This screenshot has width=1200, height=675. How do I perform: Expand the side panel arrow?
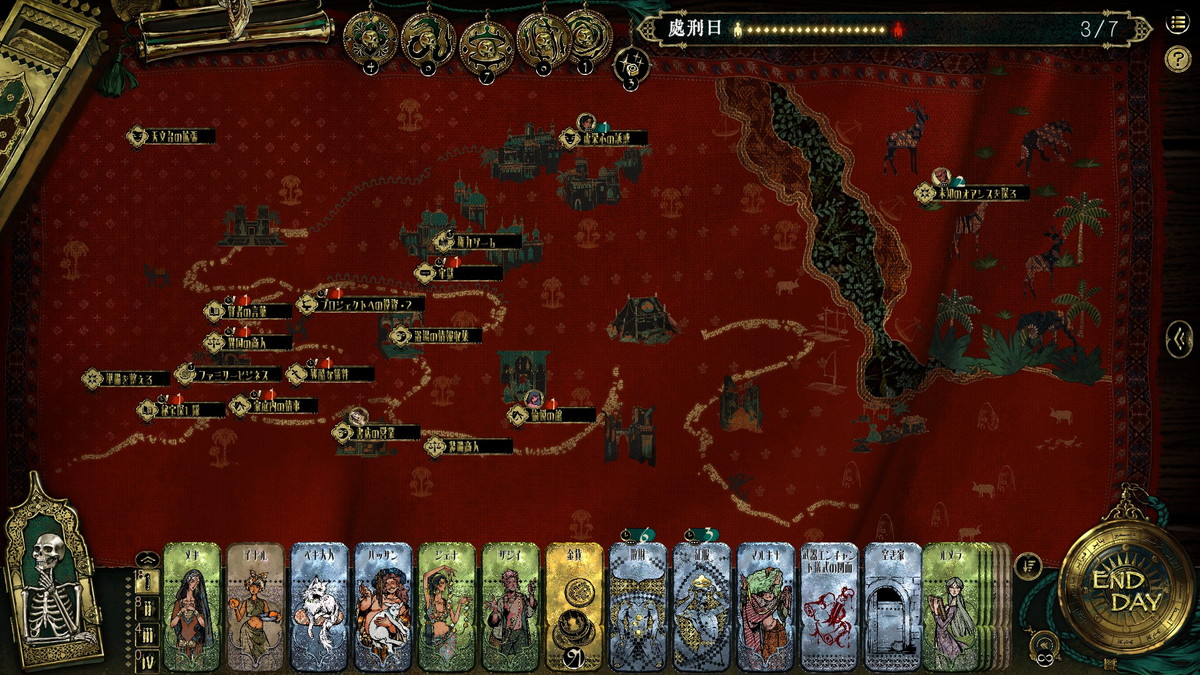pos(1179,340)
